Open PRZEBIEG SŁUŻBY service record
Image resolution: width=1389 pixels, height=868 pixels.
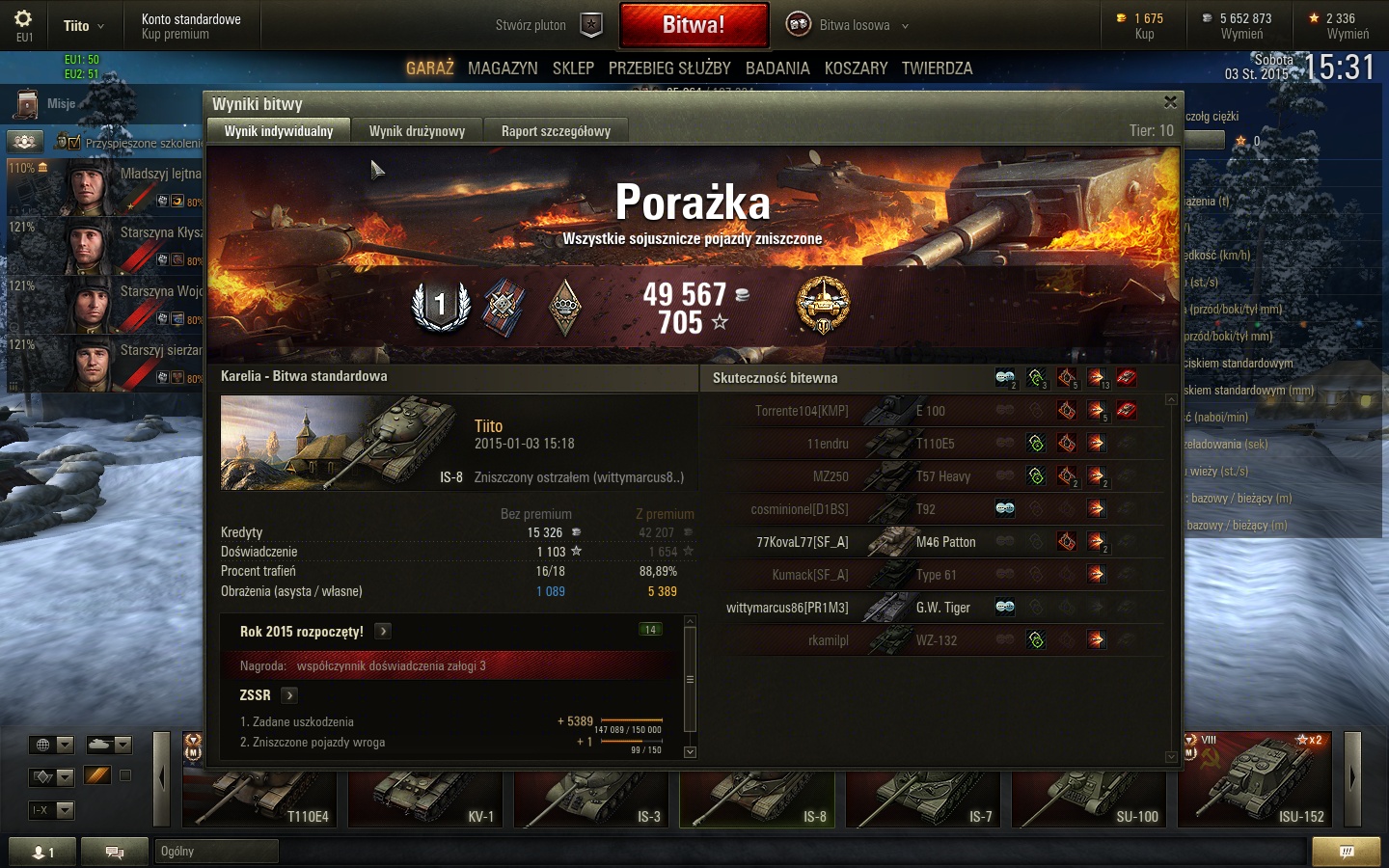point(669,68)
